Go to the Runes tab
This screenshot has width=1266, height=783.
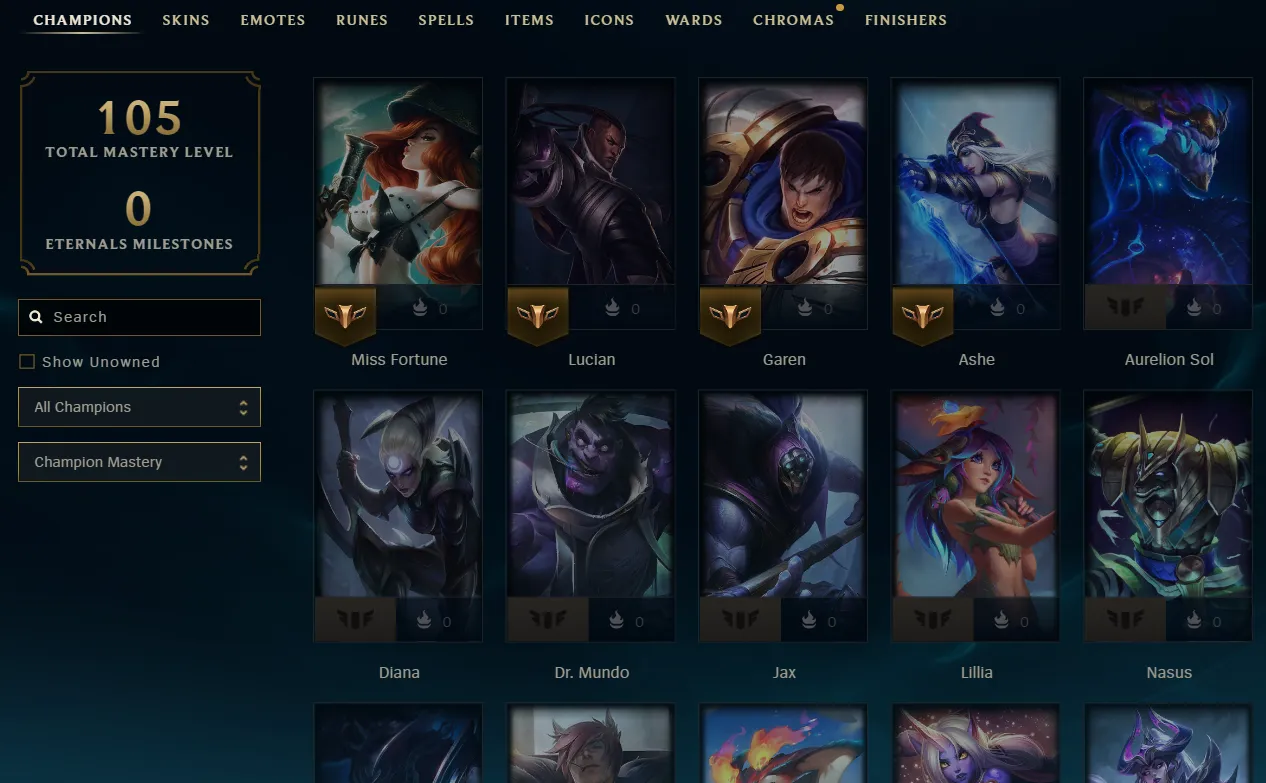(362, 20)
